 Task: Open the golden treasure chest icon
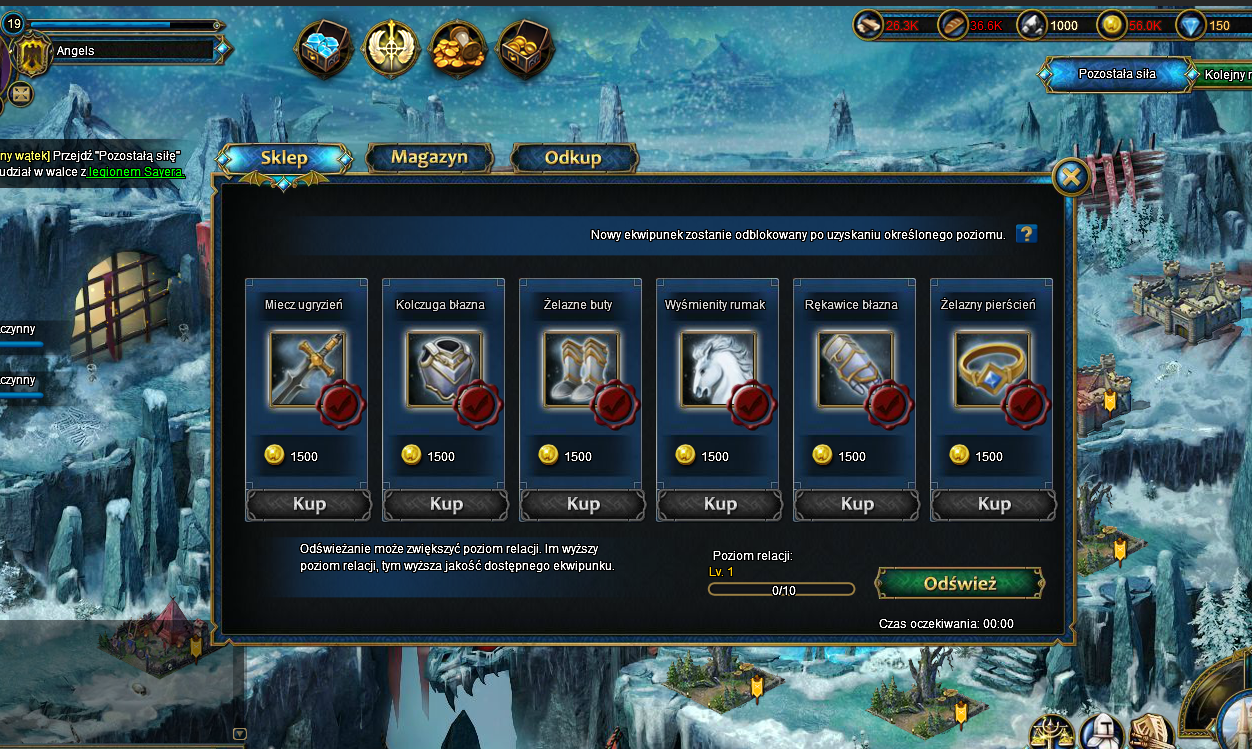[x=526, y=48]
